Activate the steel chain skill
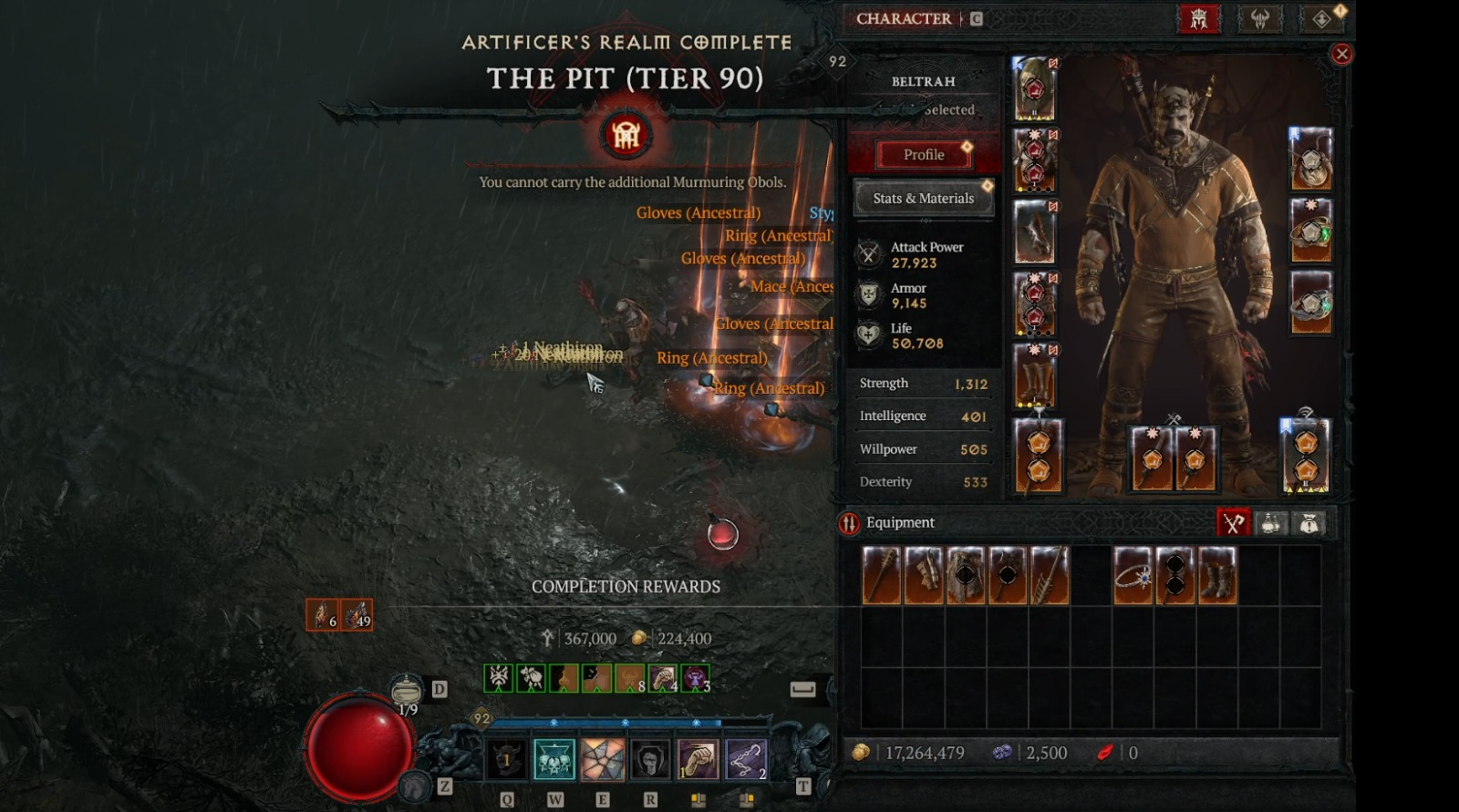The image size is (1459, 812). [x=746, y=759]
